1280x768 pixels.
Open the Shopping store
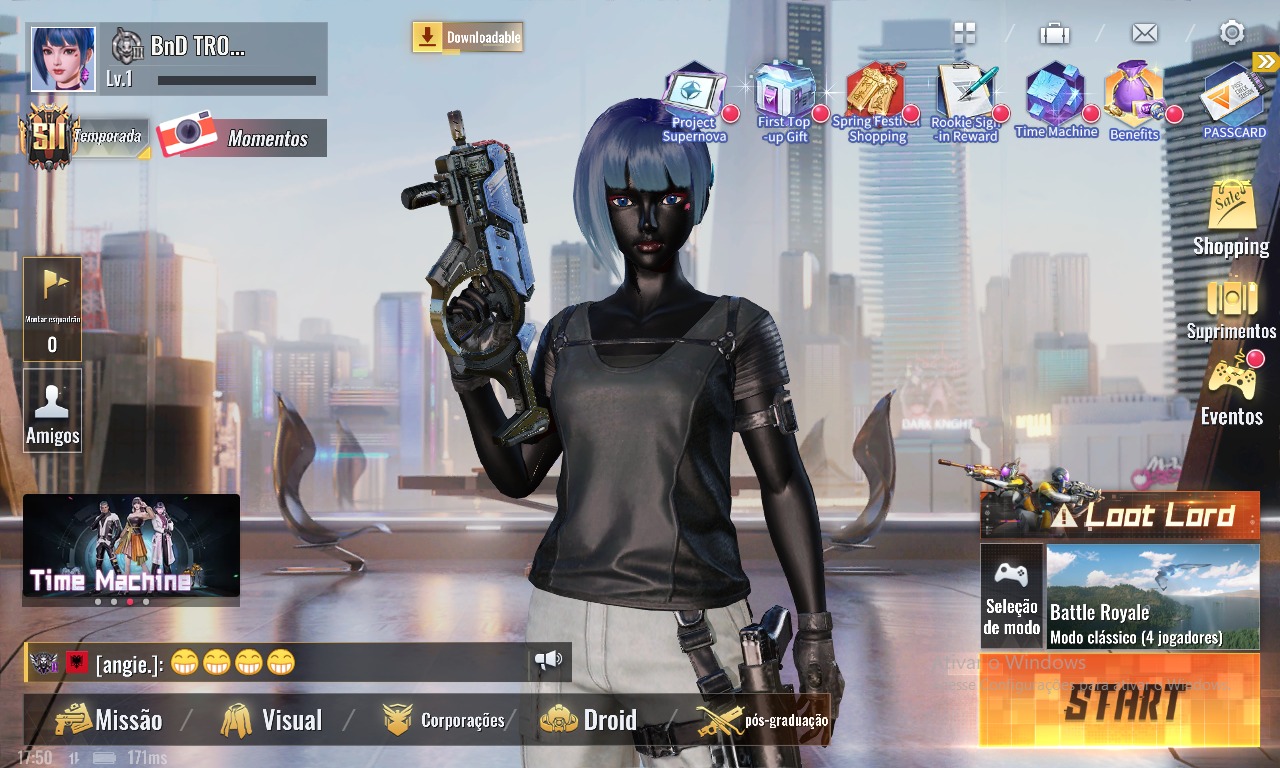(x=1231, y=219)
